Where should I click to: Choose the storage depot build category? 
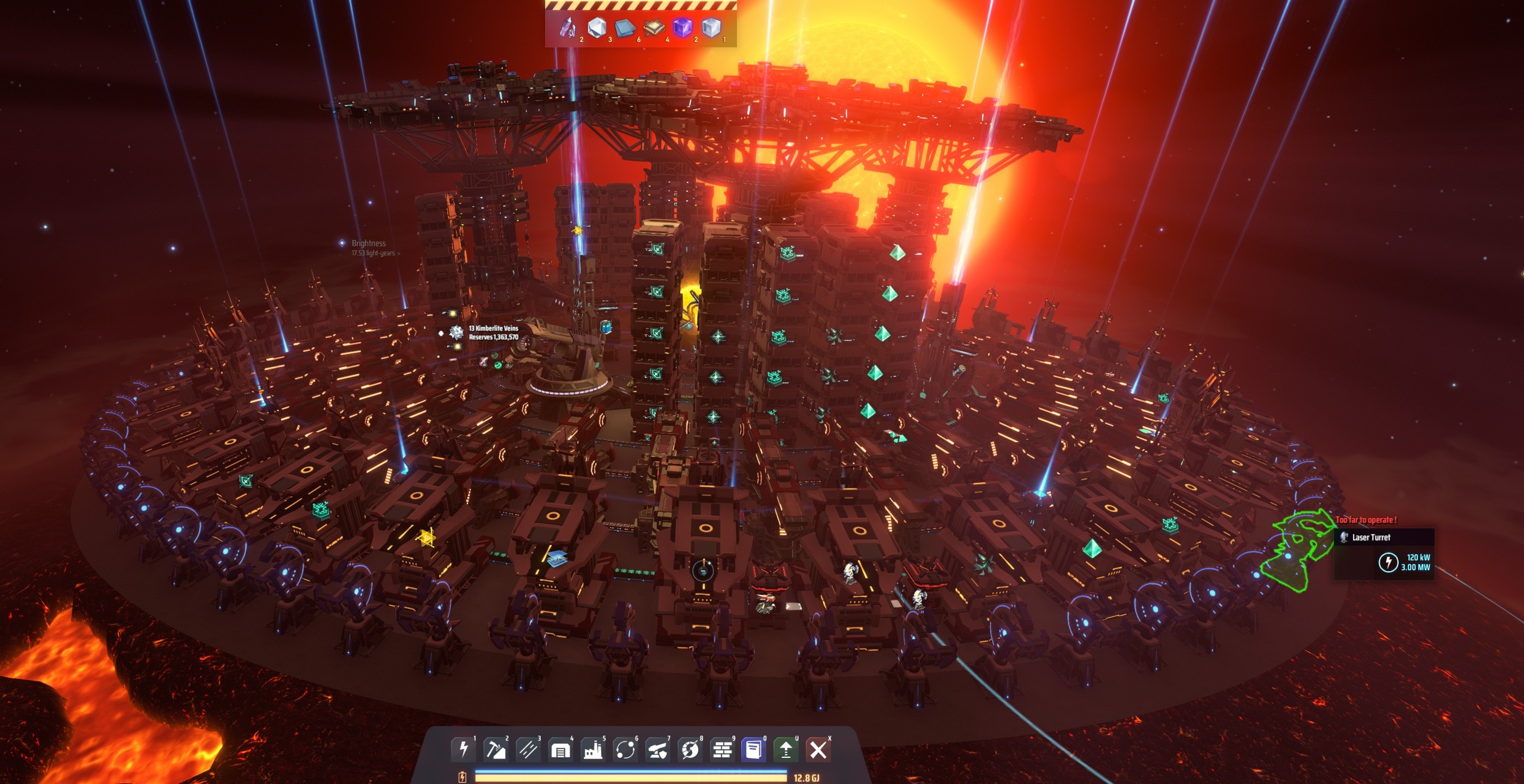click(x=560, y=750)
